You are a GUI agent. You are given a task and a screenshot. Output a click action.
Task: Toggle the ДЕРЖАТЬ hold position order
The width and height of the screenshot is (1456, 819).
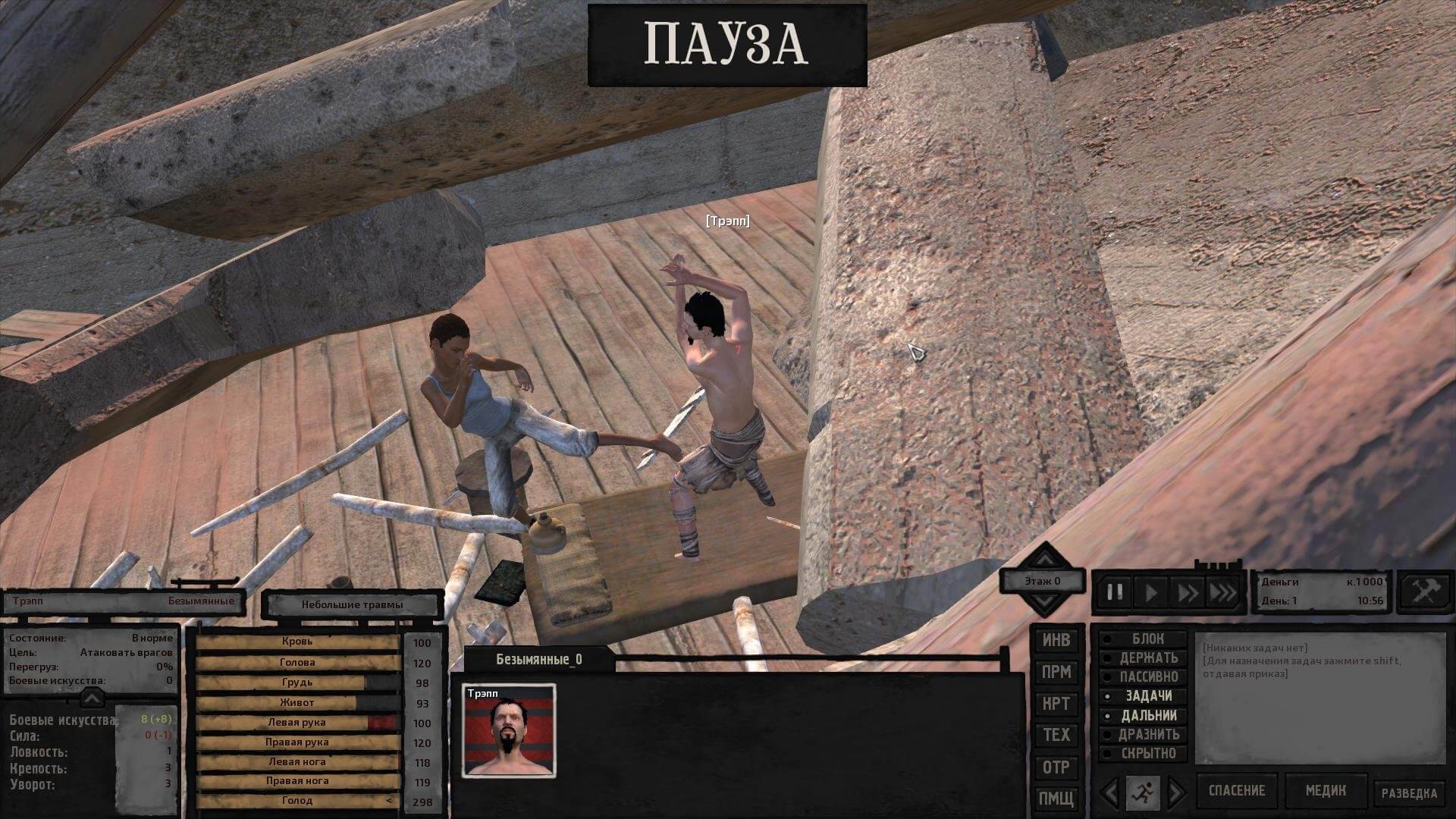(1148, 658)
